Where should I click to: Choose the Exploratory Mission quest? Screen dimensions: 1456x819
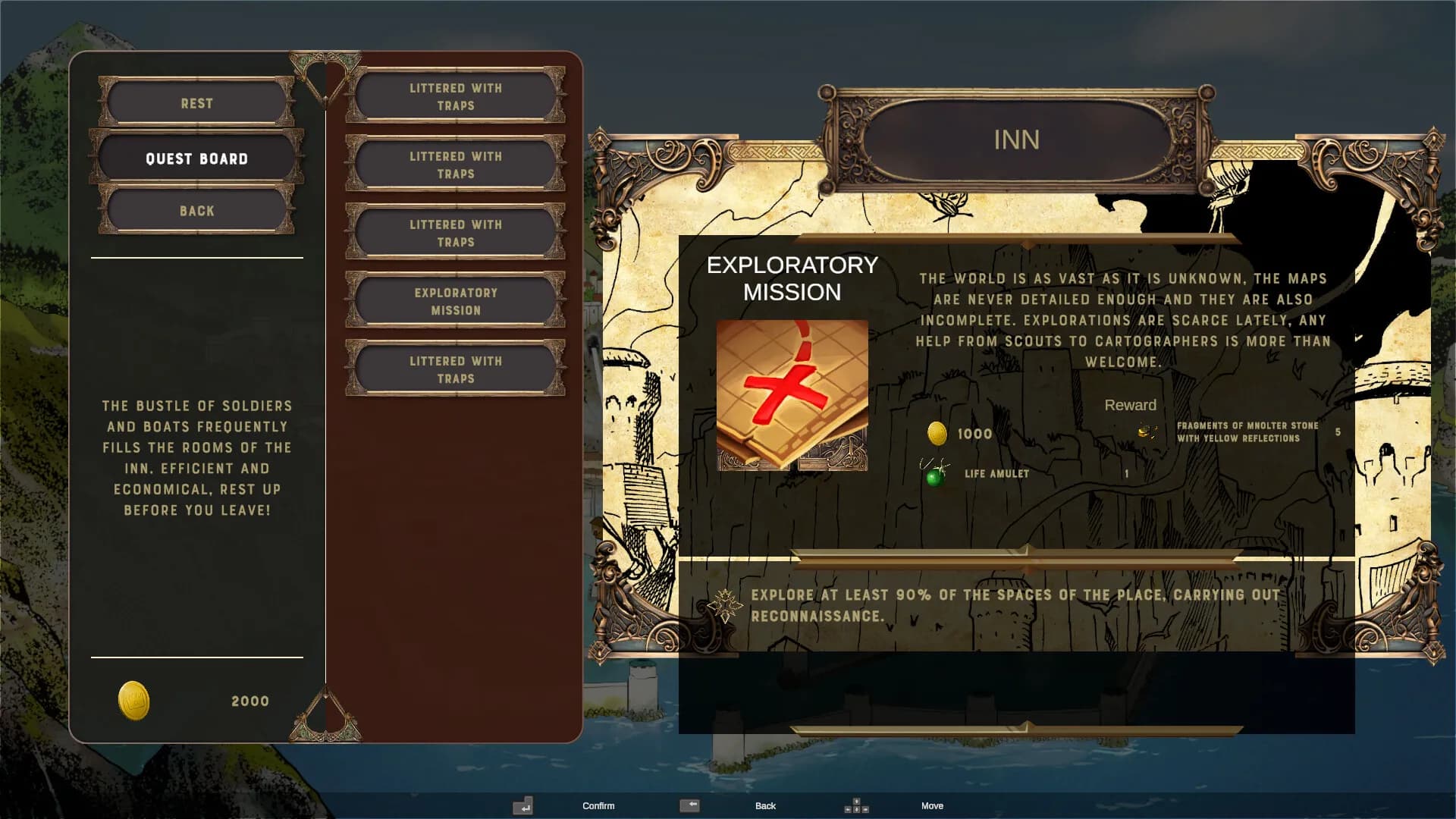pos(455,301)
